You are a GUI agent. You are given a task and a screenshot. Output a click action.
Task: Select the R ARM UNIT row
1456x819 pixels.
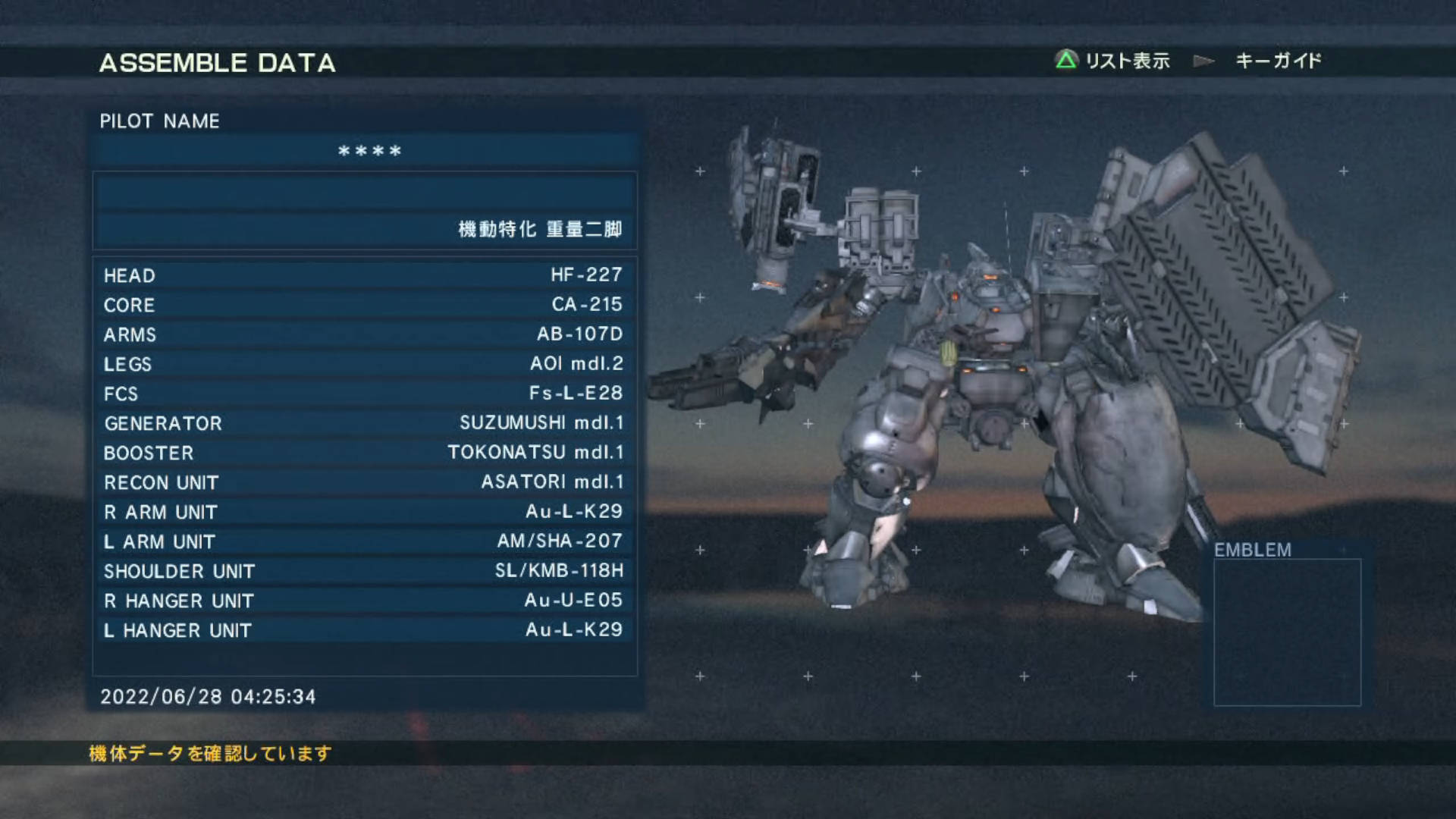[x=364, y=511]
